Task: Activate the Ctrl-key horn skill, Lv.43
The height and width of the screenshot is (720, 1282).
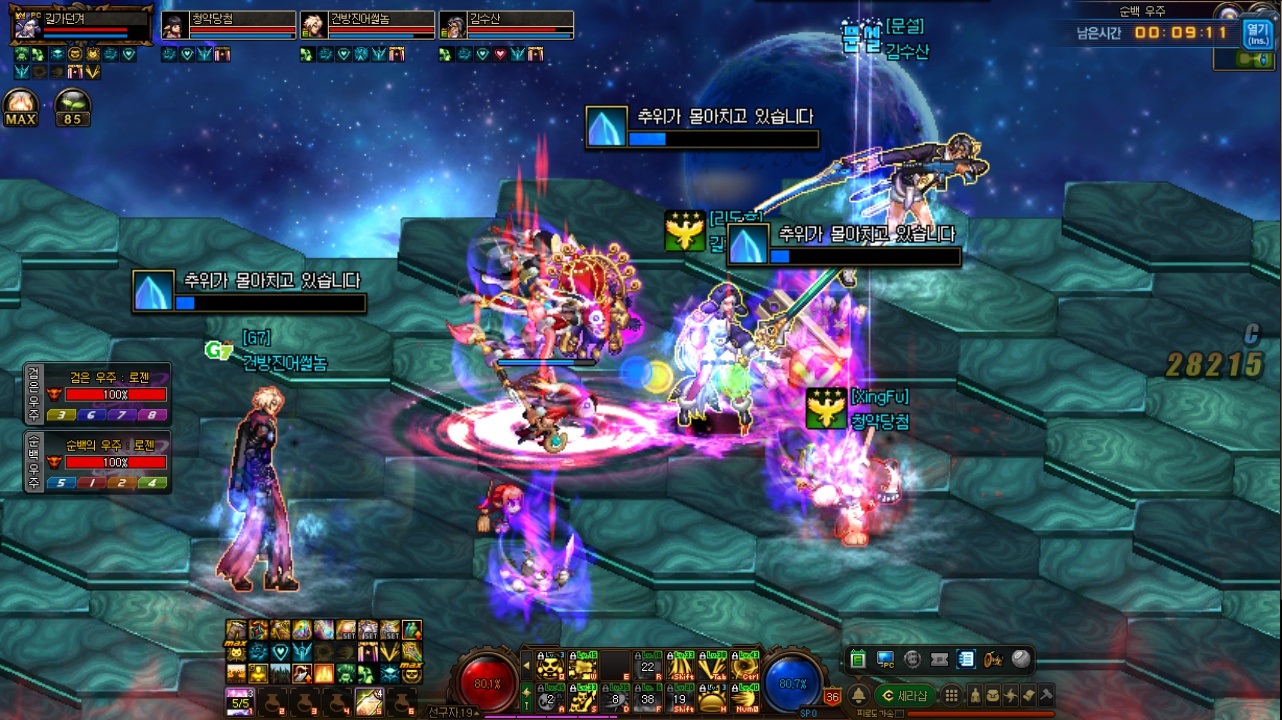Action: (x=744, y=667)
